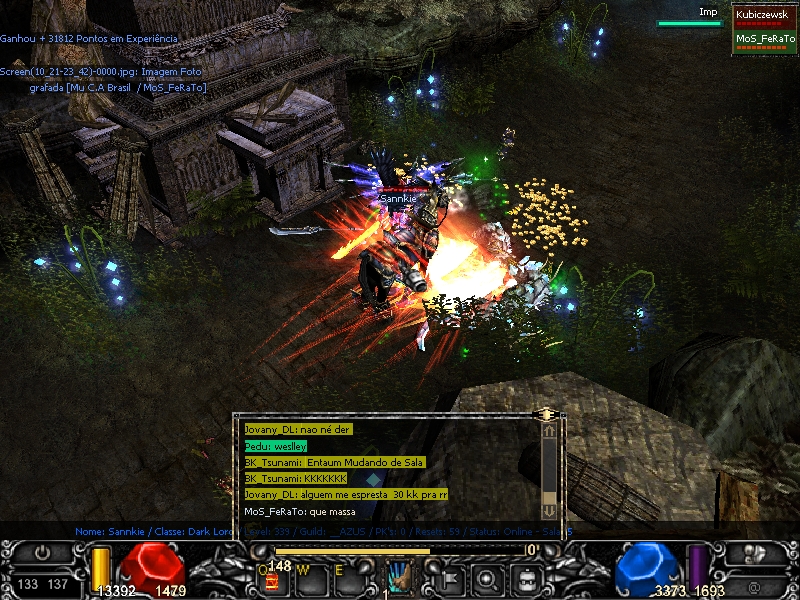Click the power button on the bar

click(42, 552)
